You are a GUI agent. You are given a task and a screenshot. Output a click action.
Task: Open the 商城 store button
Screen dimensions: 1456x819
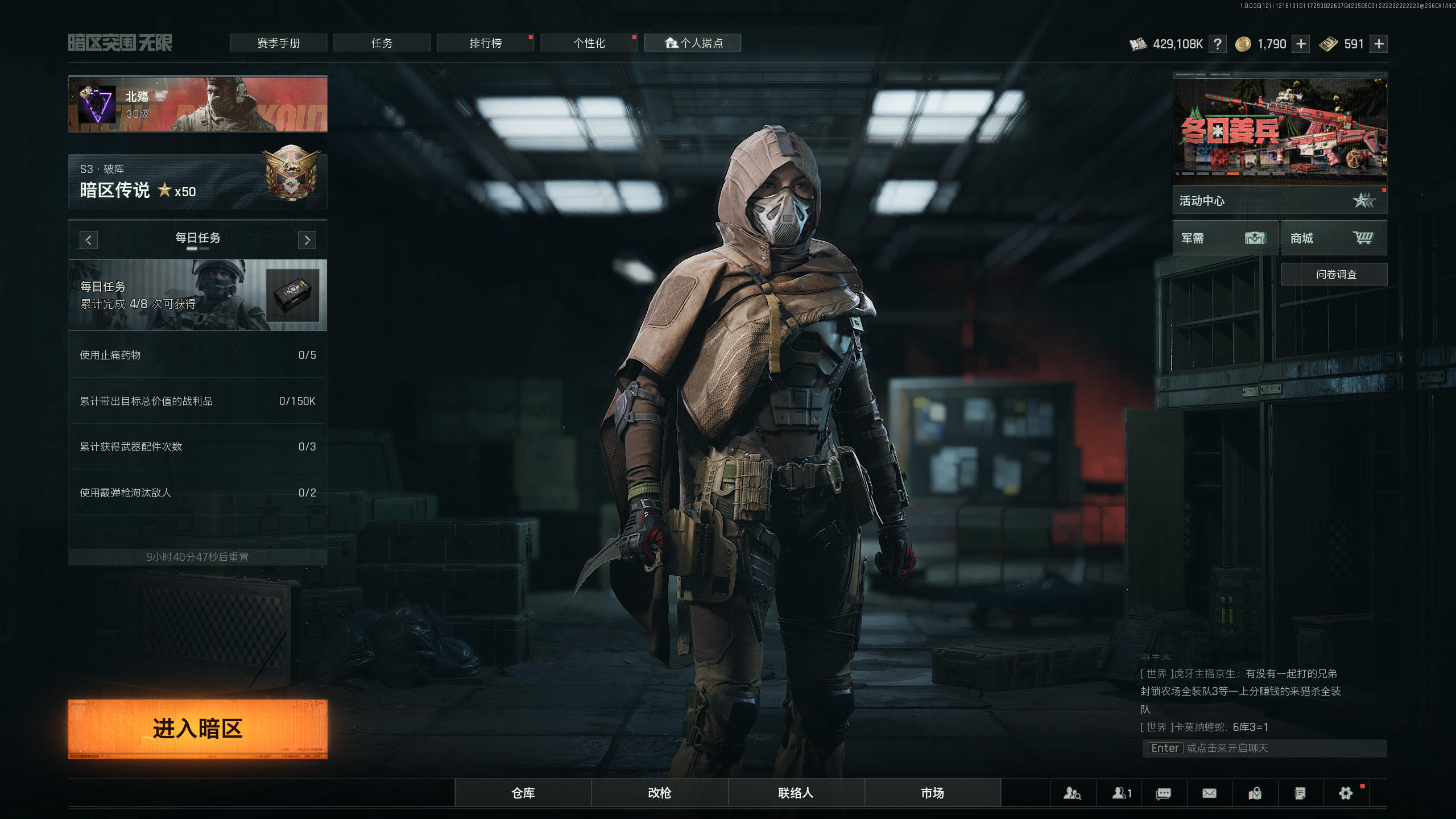tap(1332, 238)
